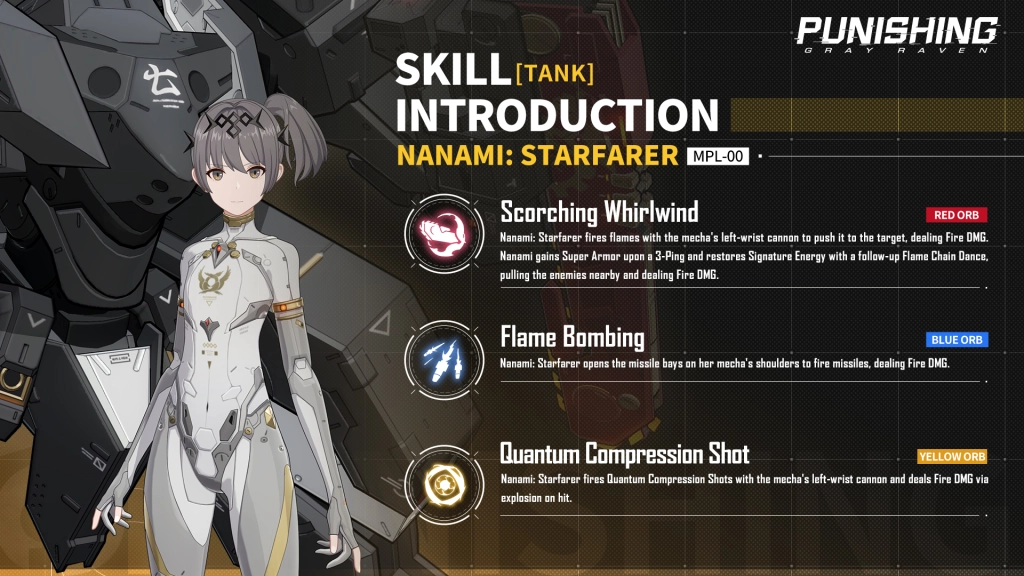Click the YELLOW ORB tag

[x=952, y=457]
